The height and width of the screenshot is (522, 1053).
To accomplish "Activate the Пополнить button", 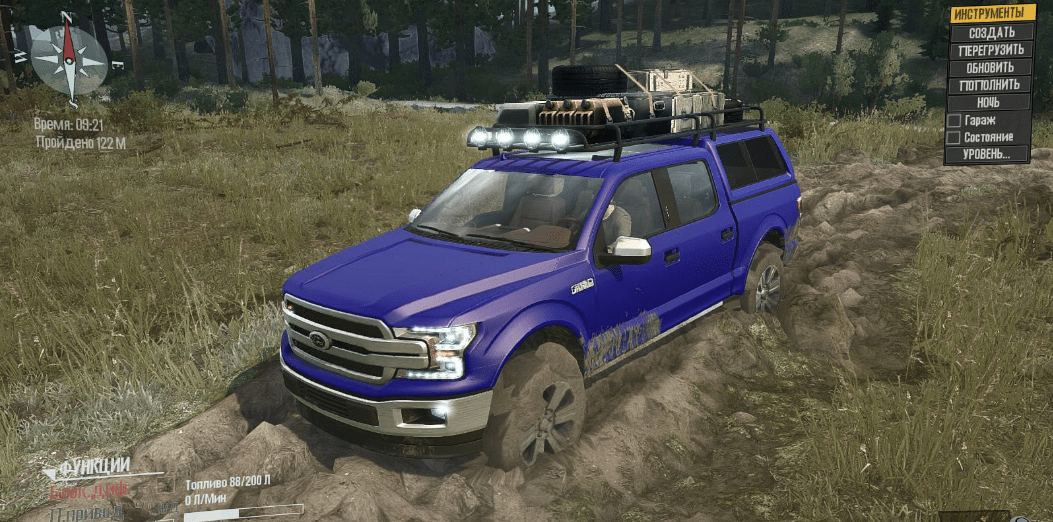I will (x=990, y=85).
